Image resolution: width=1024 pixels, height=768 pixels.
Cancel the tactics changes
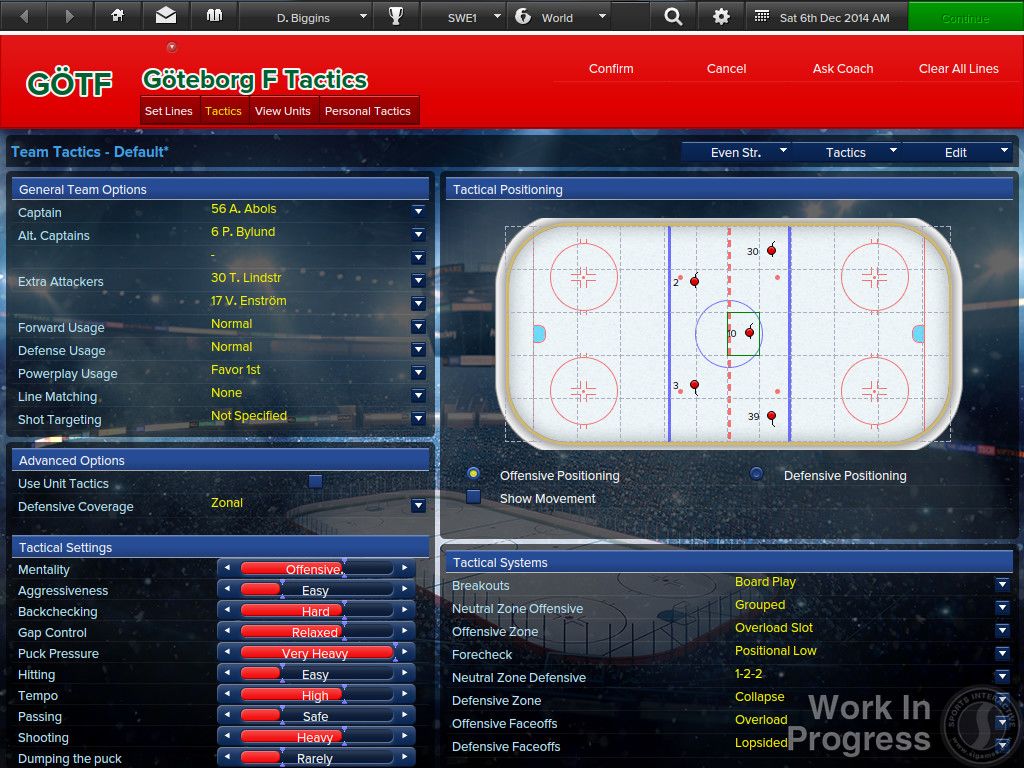point(726,69)
